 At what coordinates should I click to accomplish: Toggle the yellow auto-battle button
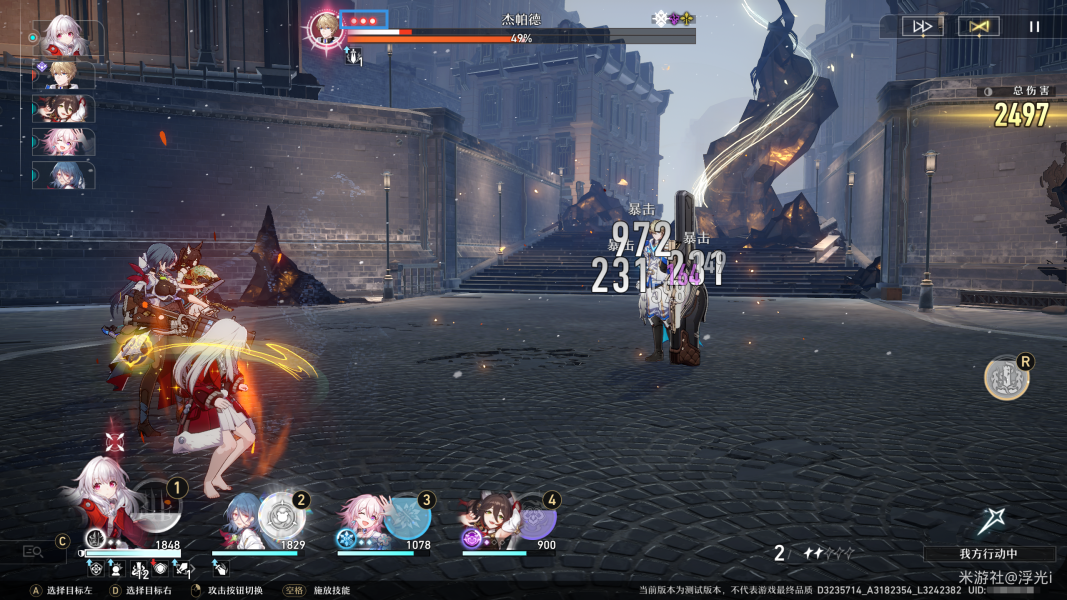click(x=979, y=27)
